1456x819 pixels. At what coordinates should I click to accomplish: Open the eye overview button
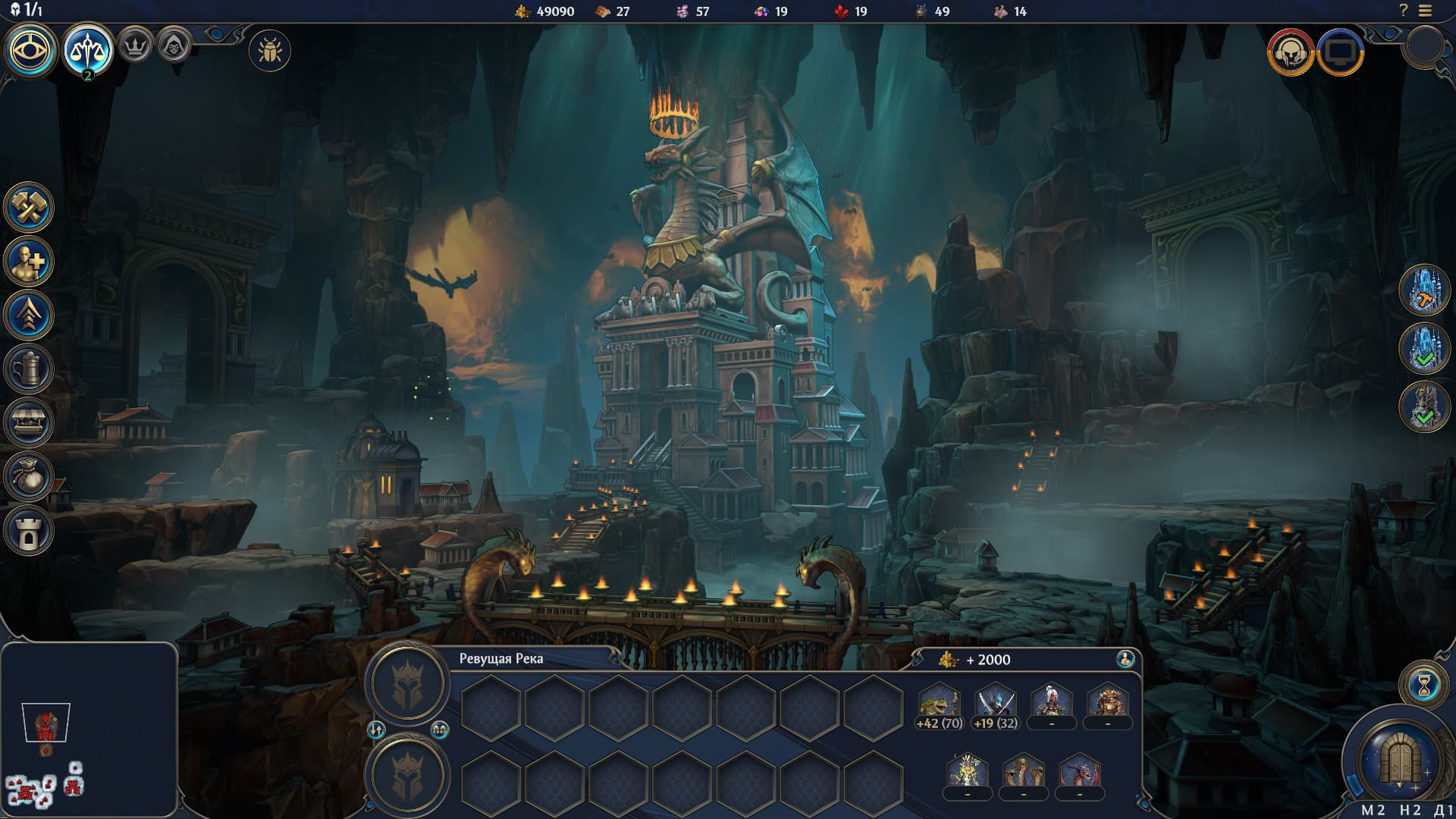point(31,50)
